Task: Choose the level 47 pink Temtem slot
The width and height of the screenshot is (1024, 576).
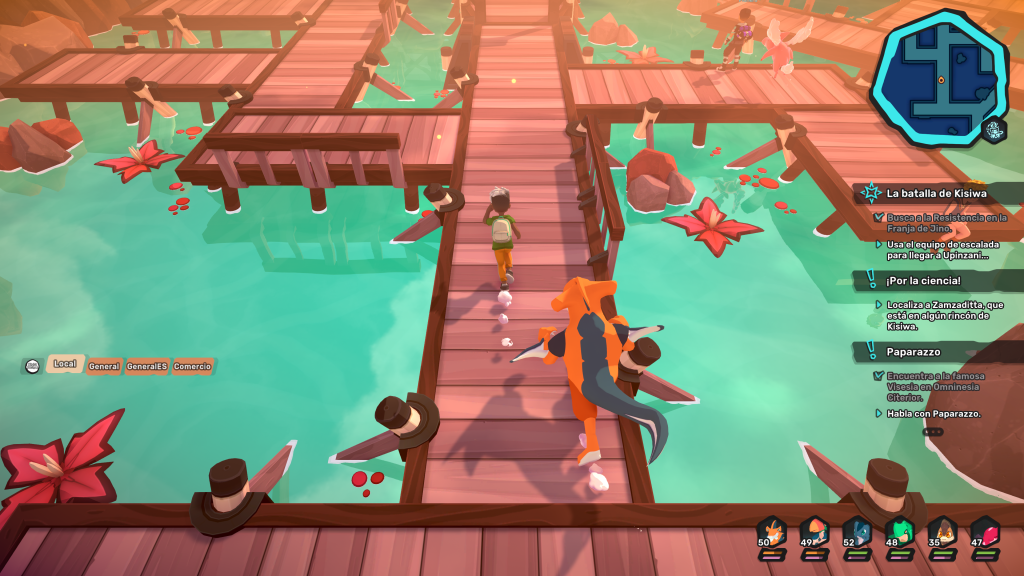Action: point(985,533)
